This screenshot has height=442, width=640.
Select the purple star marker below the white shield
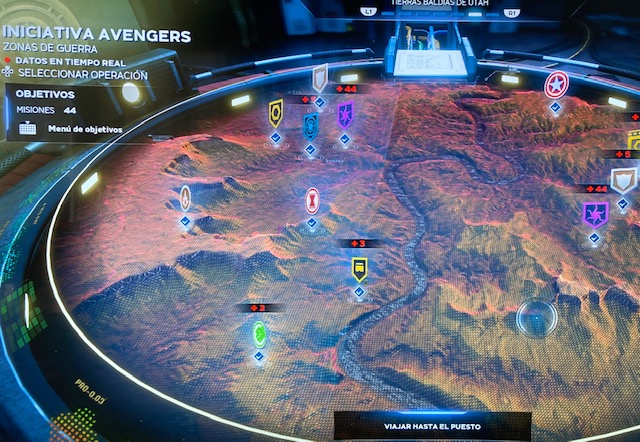pyautogui.click(x=595, y=213)
